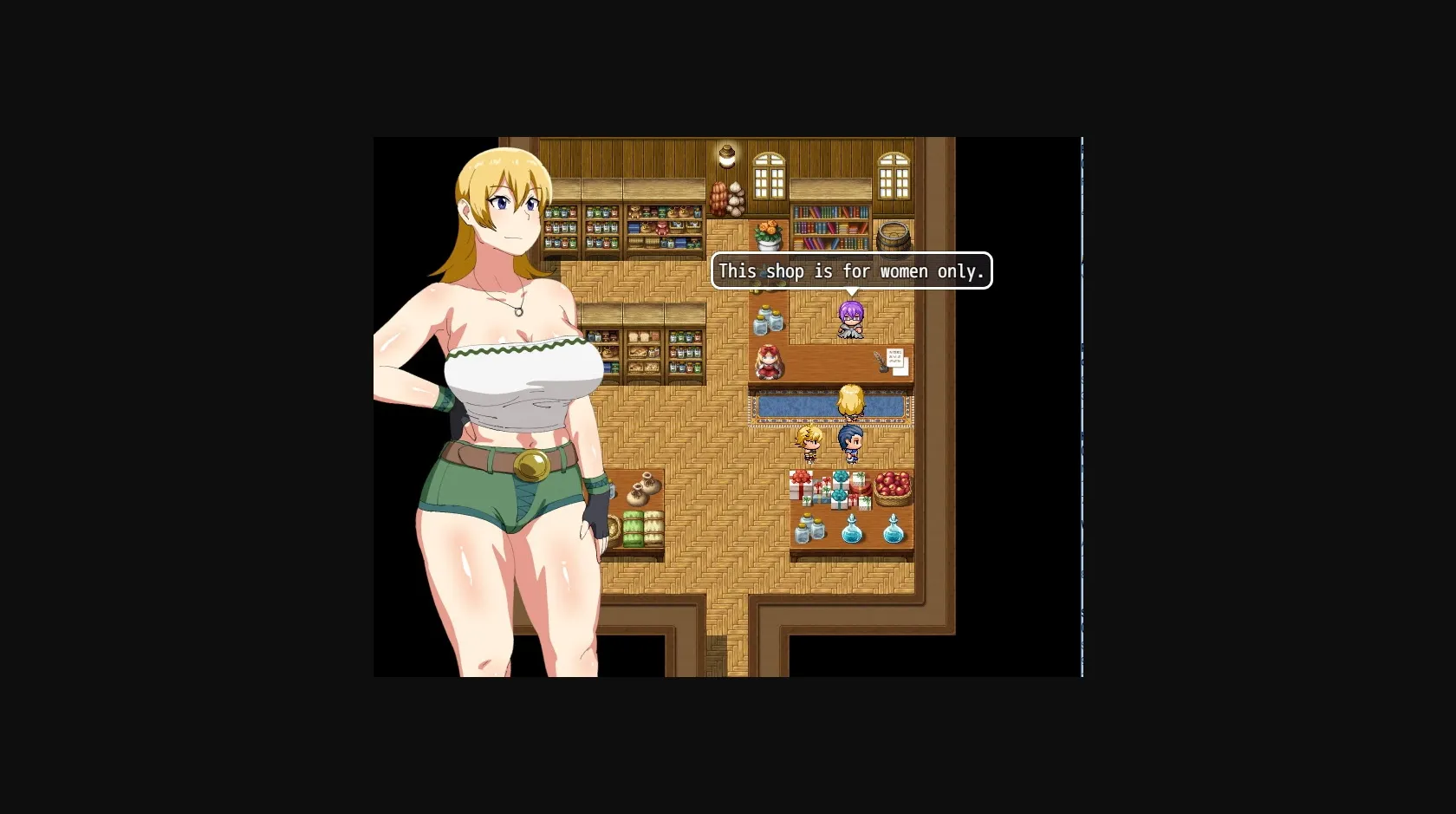
Task: Select the potted orange flowers
Action: click(x=767, y=234)
